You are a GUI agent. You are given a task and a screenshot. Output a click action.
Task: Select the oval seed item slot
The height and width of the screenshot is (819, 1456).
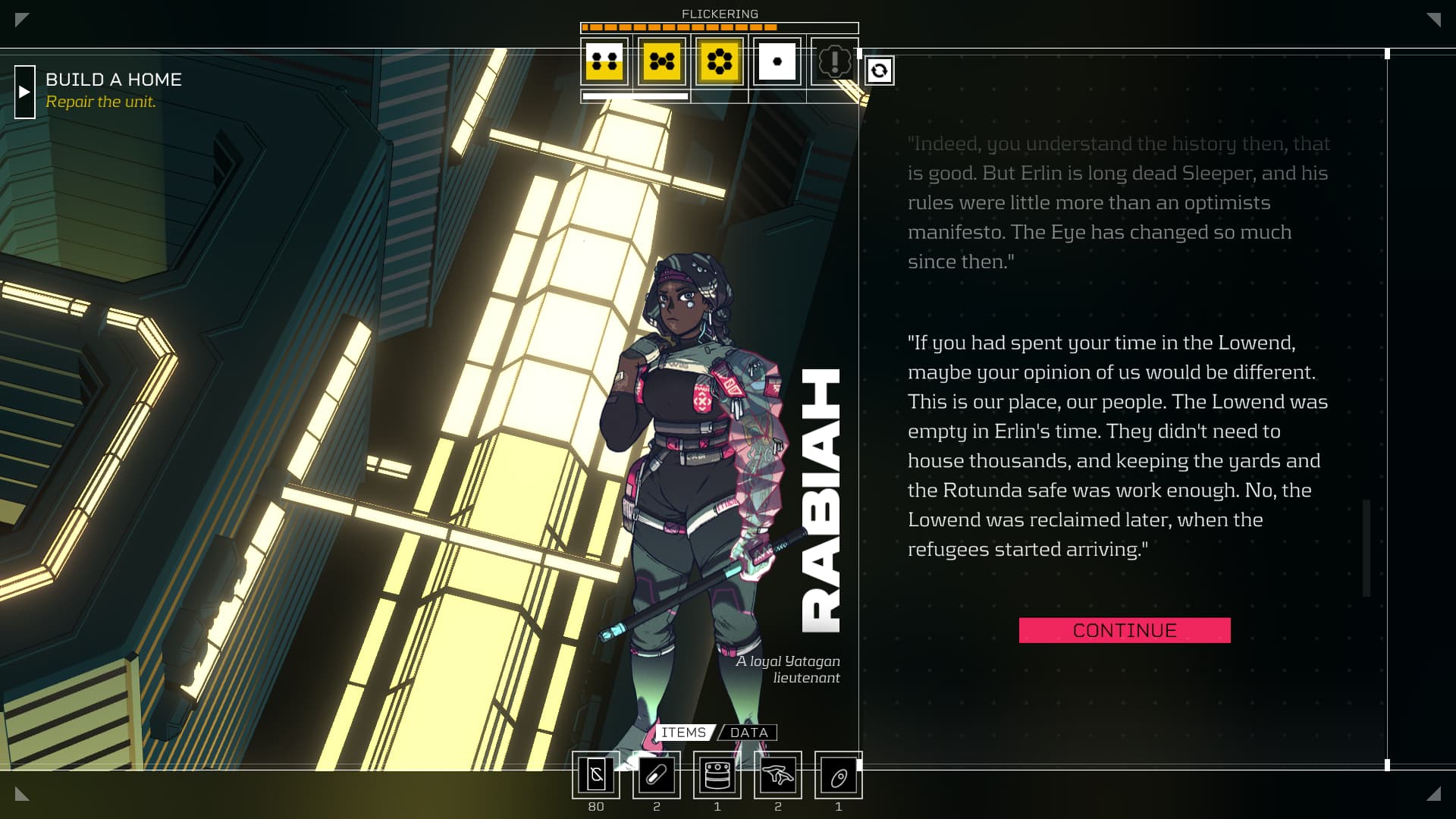839,775
